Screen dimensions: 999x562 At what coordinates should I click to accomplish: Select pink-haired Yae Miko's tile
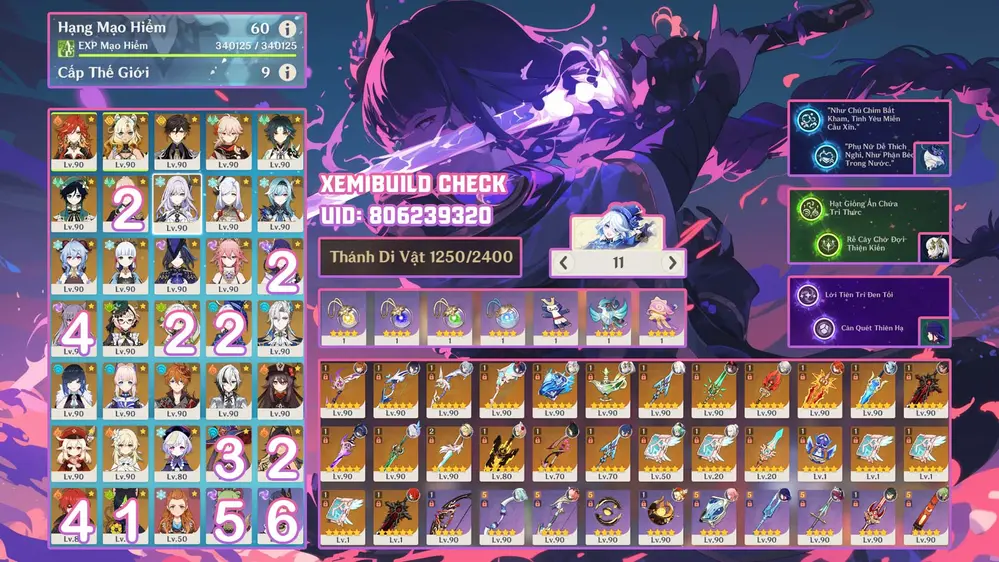tap(229, 264)
